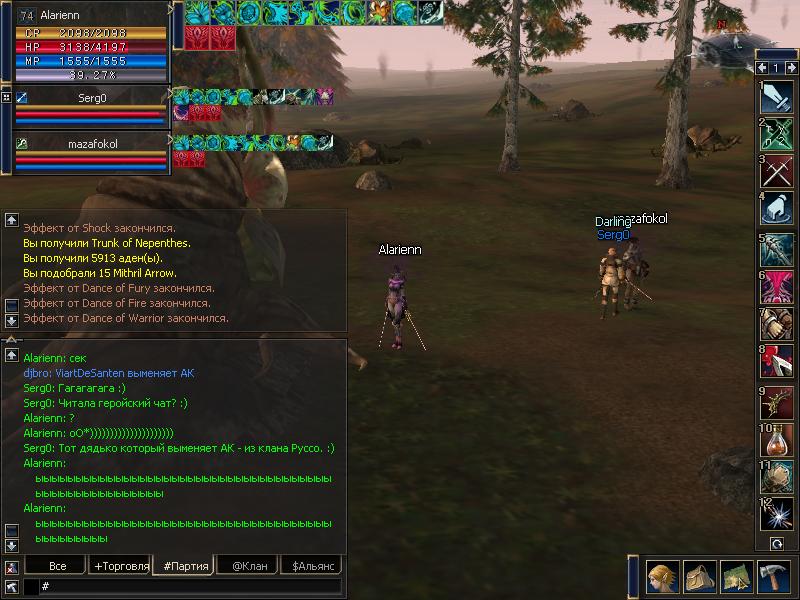Screen dimensions: 800x600
Task: Activate the glowing starburst skill in slot 12
Action: [x=776, y=515]
